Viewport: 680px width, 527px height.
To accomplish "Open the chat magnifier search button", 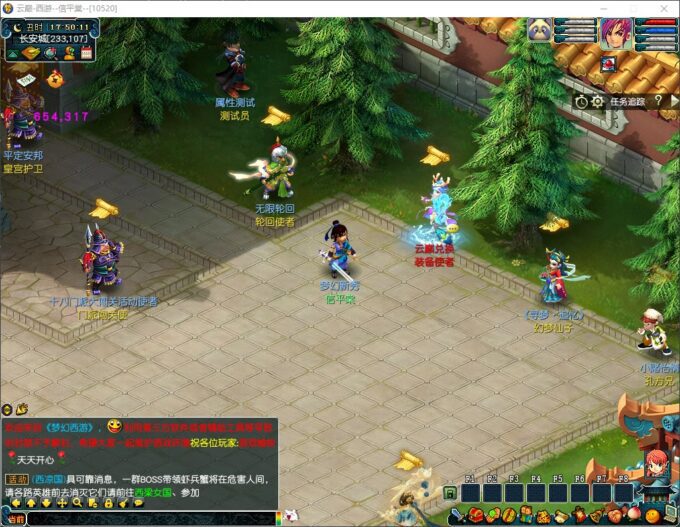I will 77,503.
